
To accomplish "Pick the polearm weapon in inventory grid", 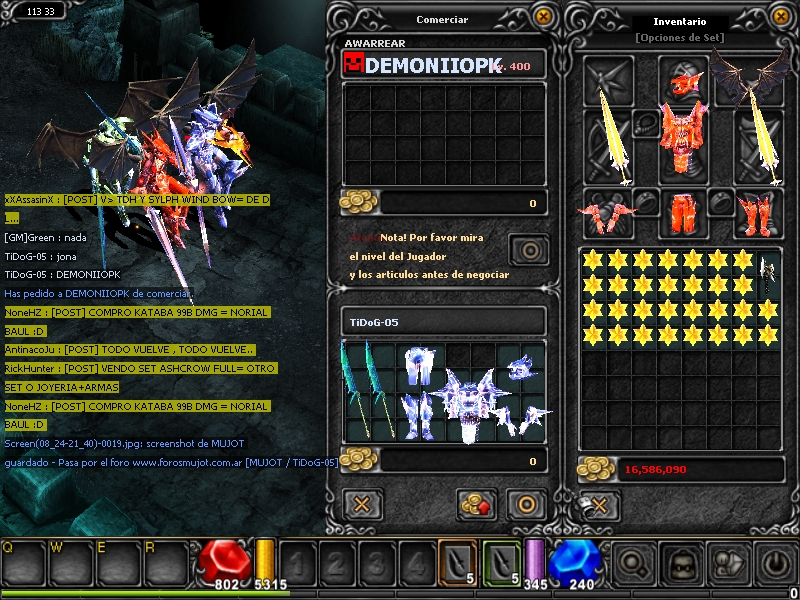I will [x=766, y=275].
